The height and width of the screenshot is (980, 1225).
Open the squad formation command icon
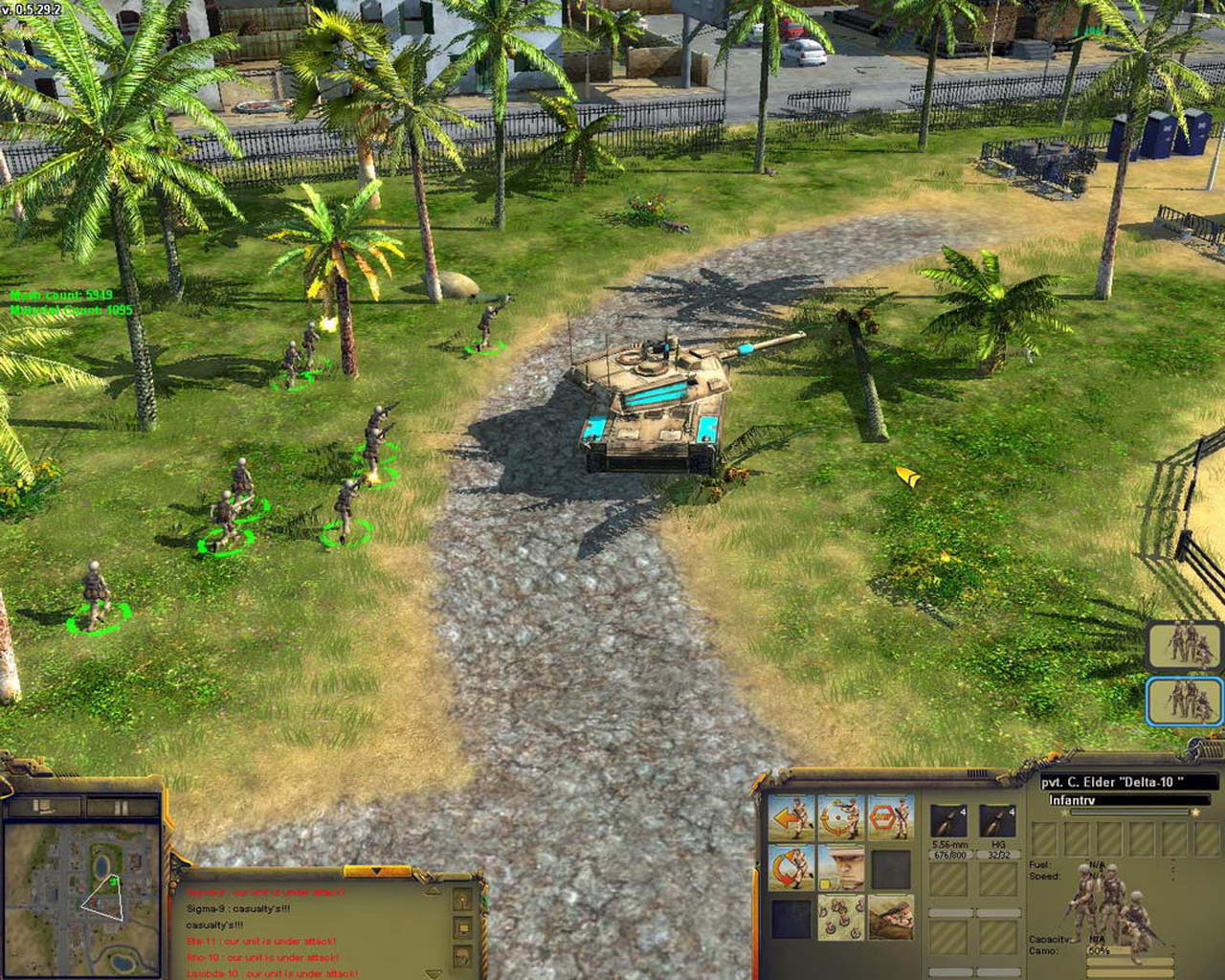coord(841,918)
